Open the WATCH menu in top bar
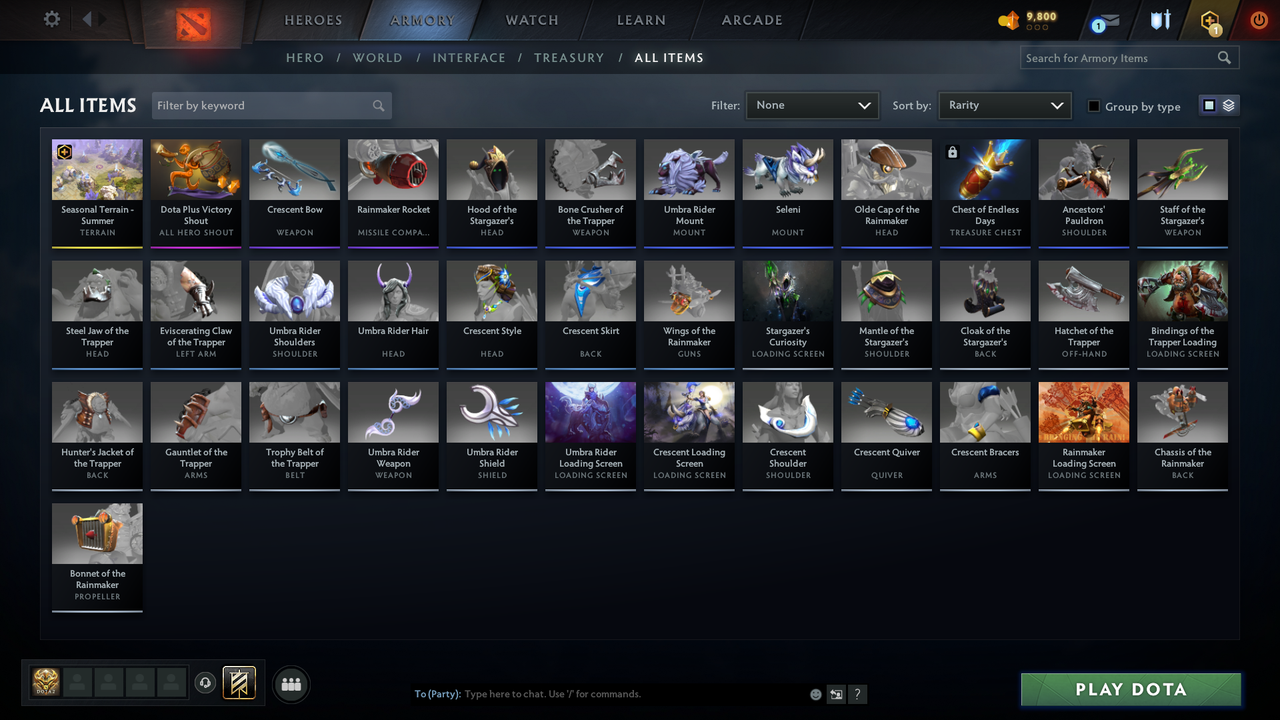This screenshot has height=720, width=1280. 531,20
